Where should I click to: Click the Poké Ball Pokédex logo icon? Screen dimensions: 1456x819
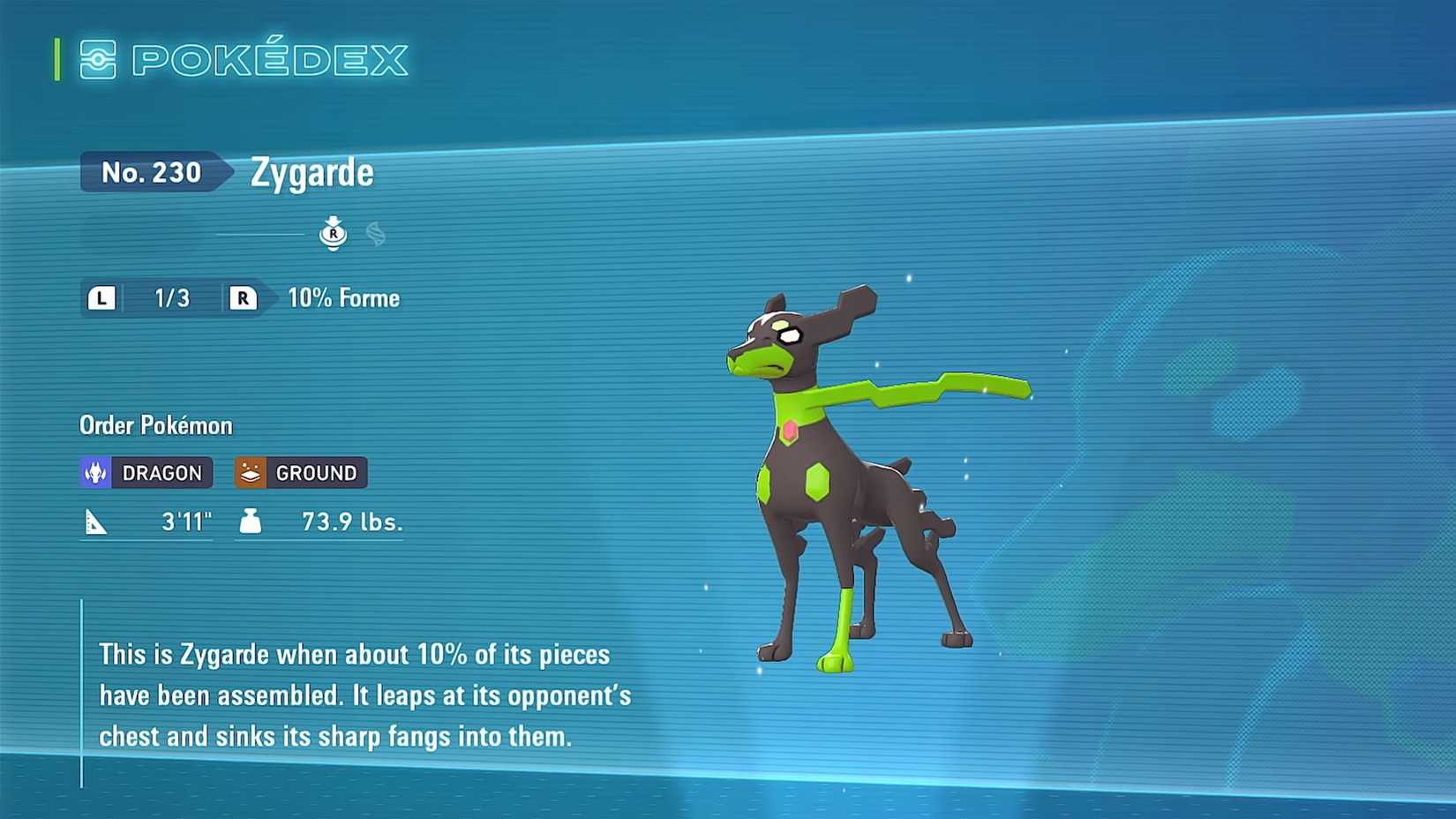pos(99,60)
